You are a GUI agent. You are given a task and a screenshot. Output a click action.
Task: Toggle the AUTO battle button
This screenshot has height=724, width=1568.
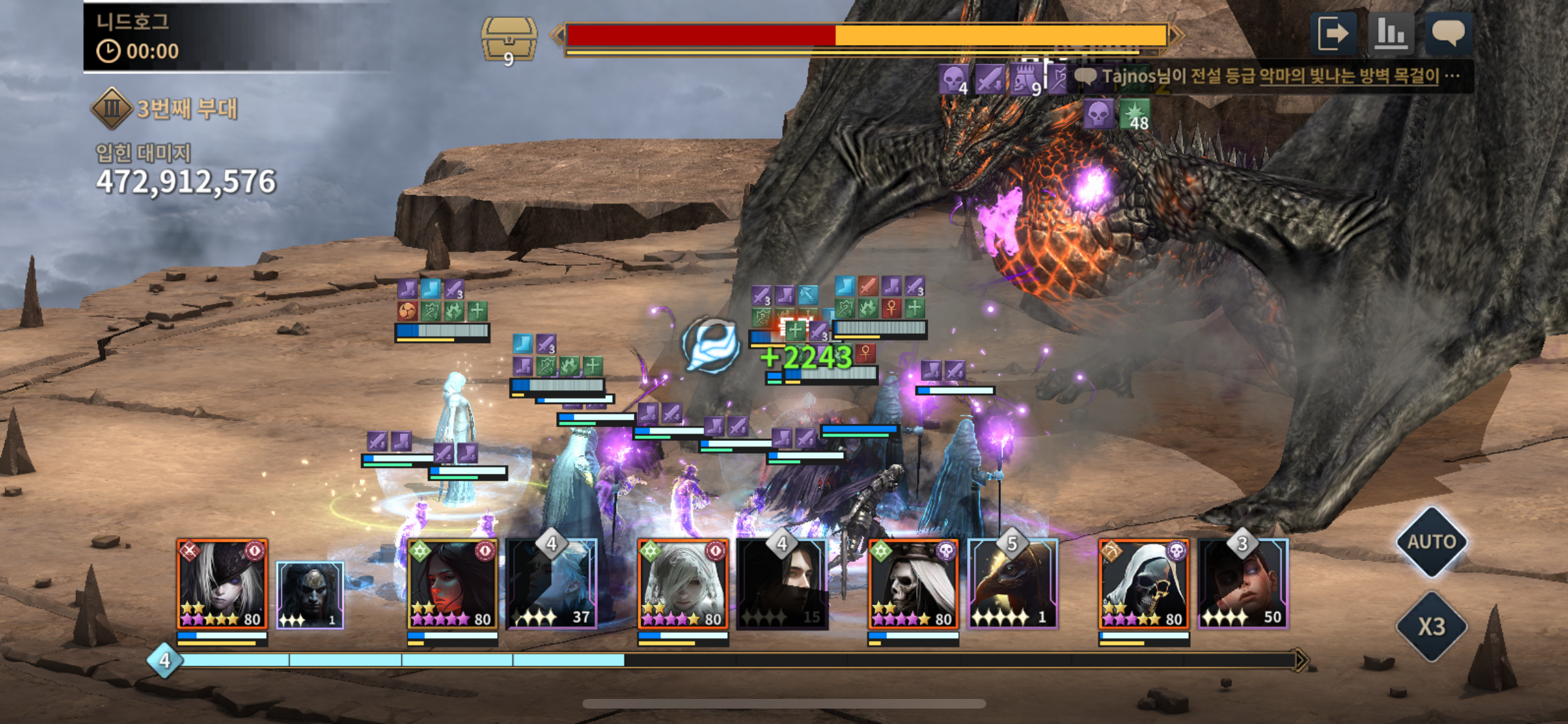click(1431, 542)
